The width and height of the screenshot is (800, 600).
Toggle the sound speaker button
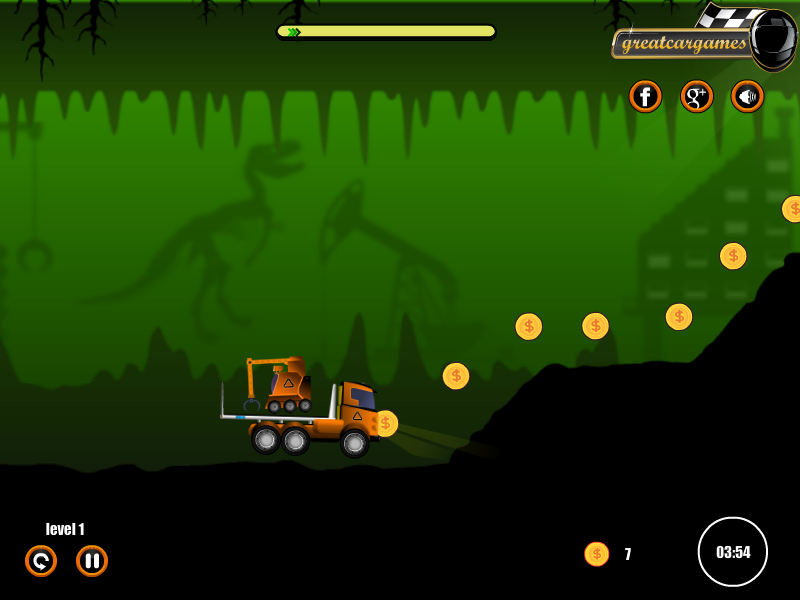(x=747, y=96)
